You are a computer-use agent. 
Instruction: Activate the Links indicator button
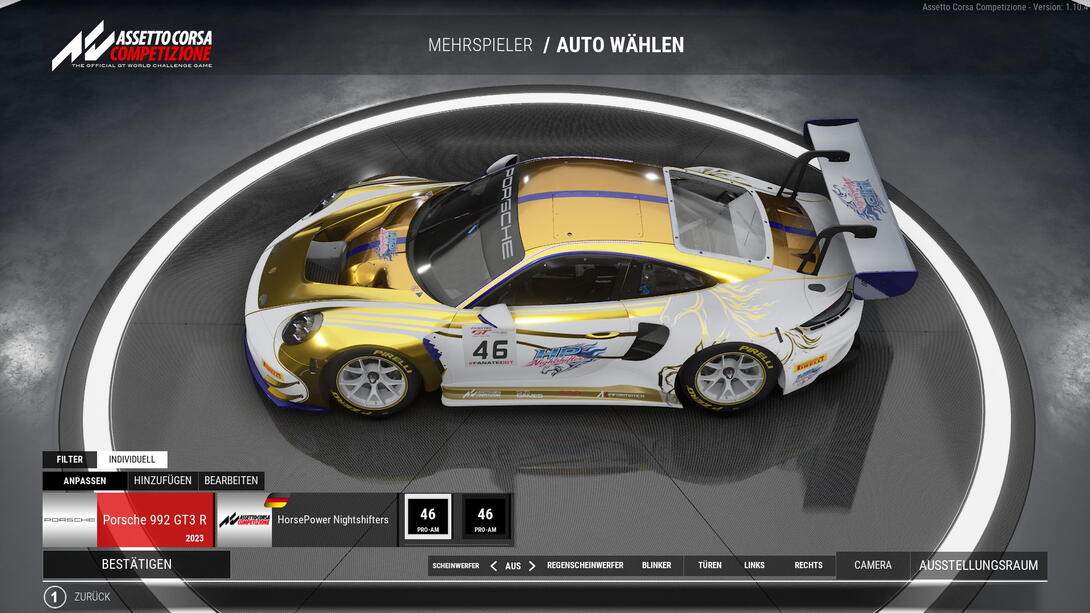pyautogui.click(x=754, y=566)
